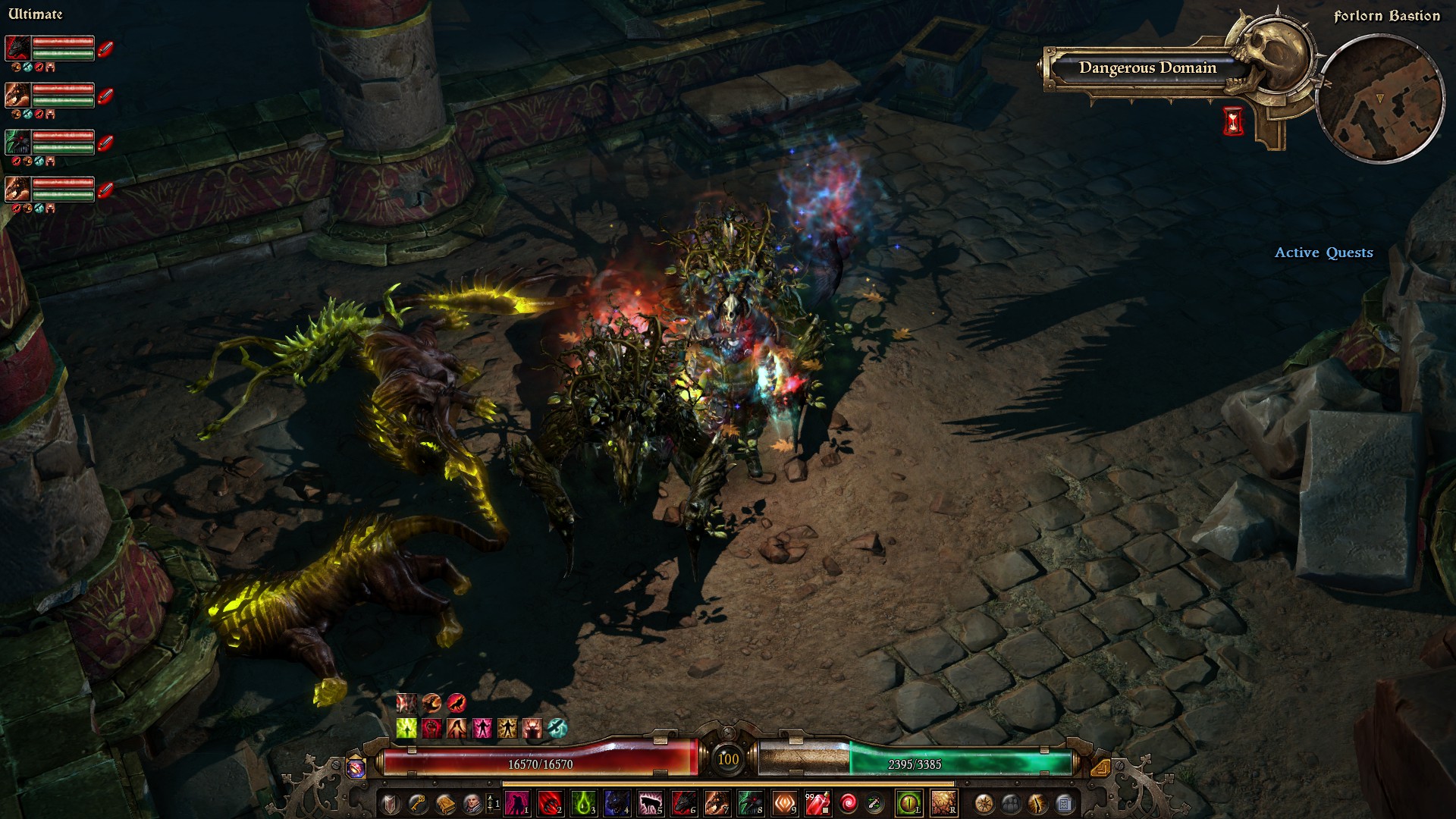This screenshot has width=1456, height=819.
Task: Expand the Active Quests tracker
Action: 1323,253
